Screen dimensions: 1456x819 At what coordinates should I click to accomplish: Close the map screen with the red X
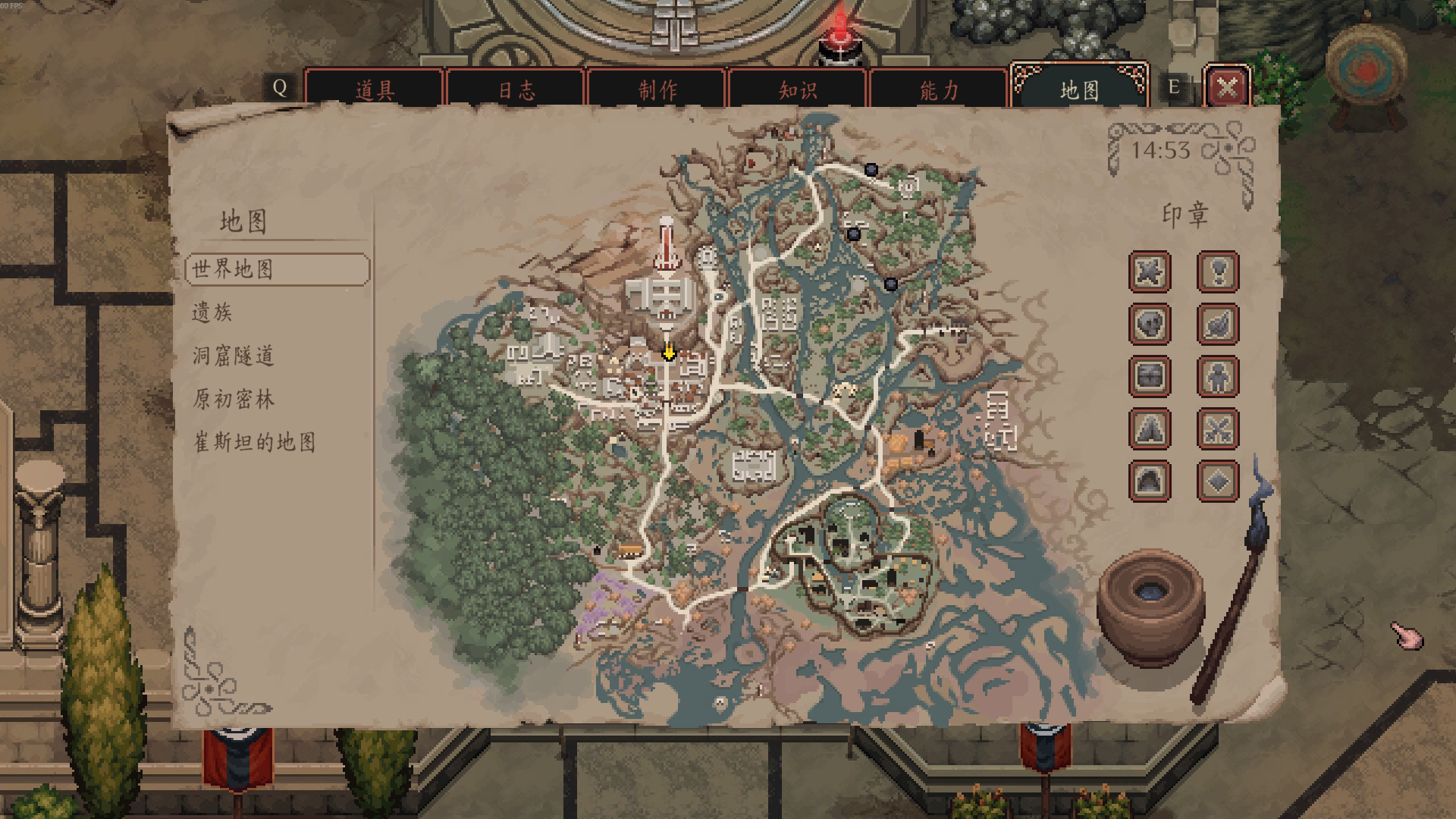(x=1227, y=87)
